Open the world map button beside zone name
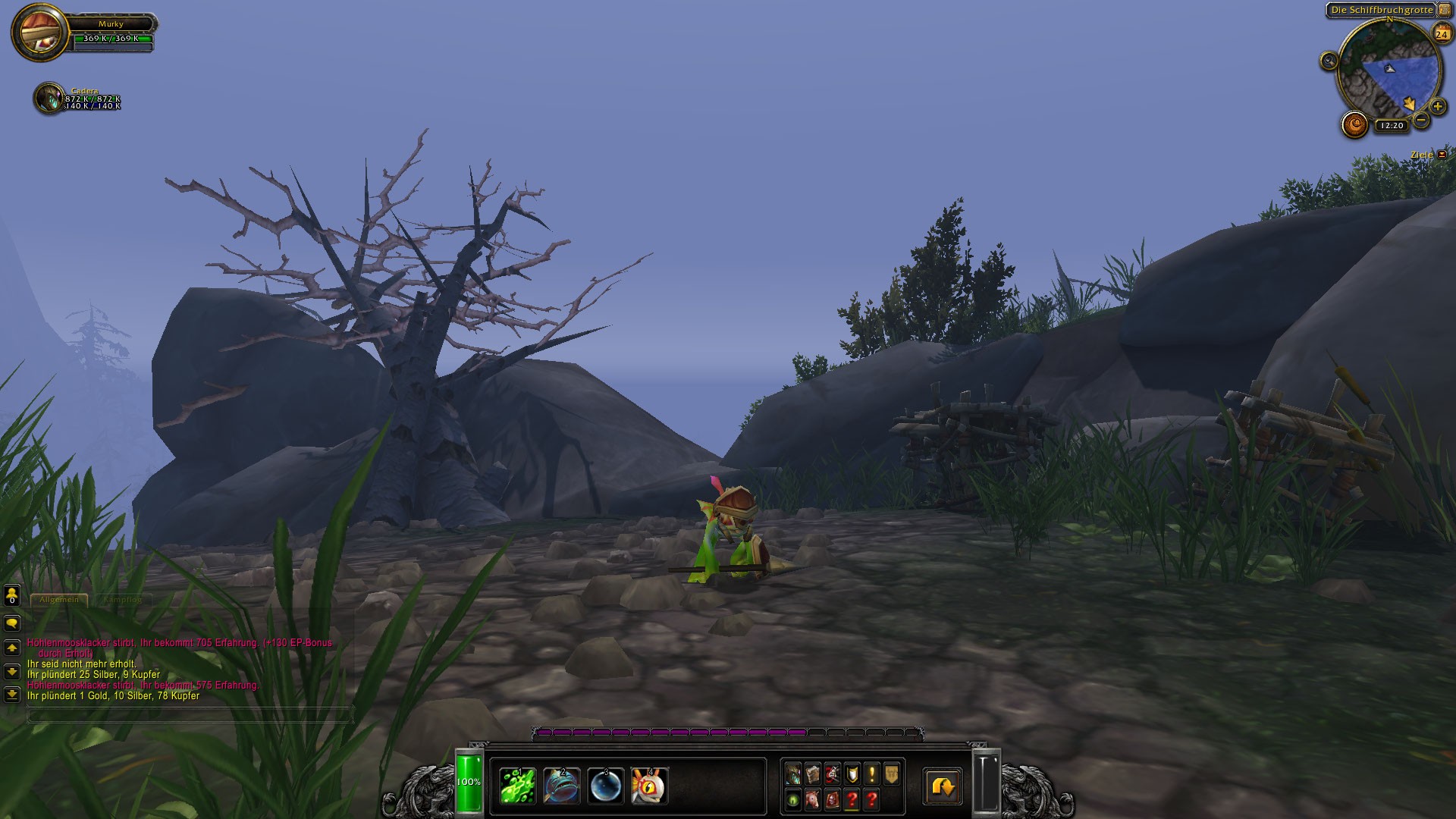This screenshot has height=819, width=1456. [1444, 10]
